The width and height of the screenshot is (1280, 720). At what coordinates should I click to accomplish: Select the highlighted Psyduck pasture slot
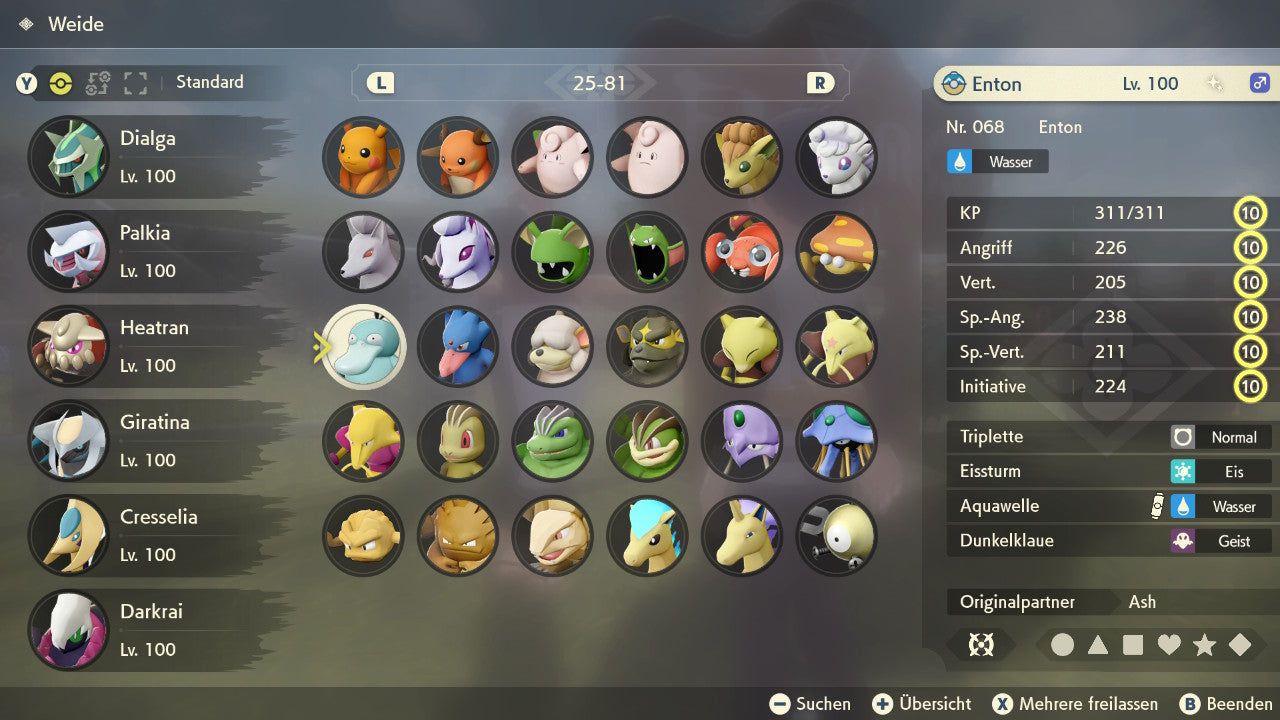point(363,346)
